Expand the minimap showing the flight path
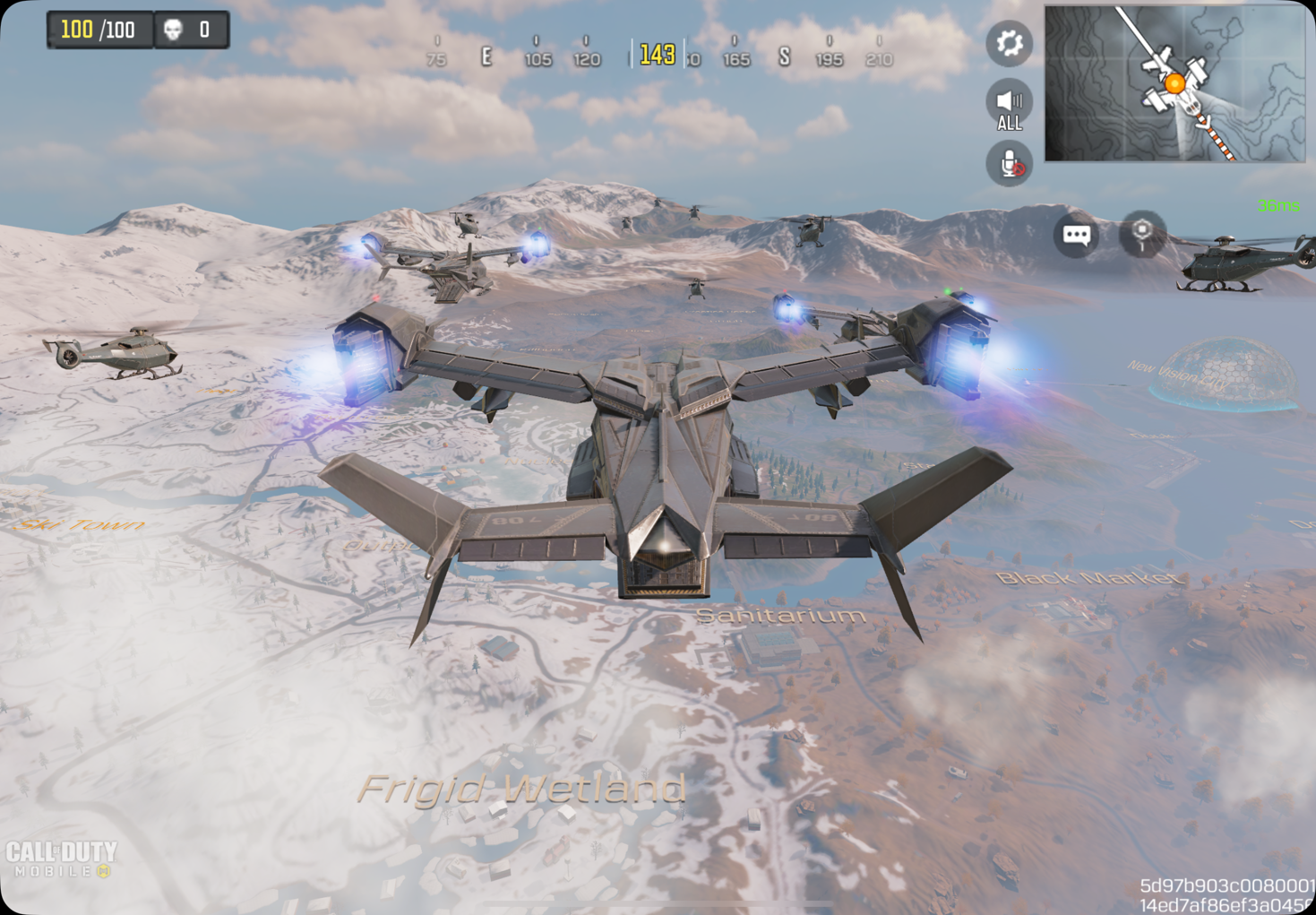The width and height of the screenshot is (1316, 915). click(x=1174, y=83)
